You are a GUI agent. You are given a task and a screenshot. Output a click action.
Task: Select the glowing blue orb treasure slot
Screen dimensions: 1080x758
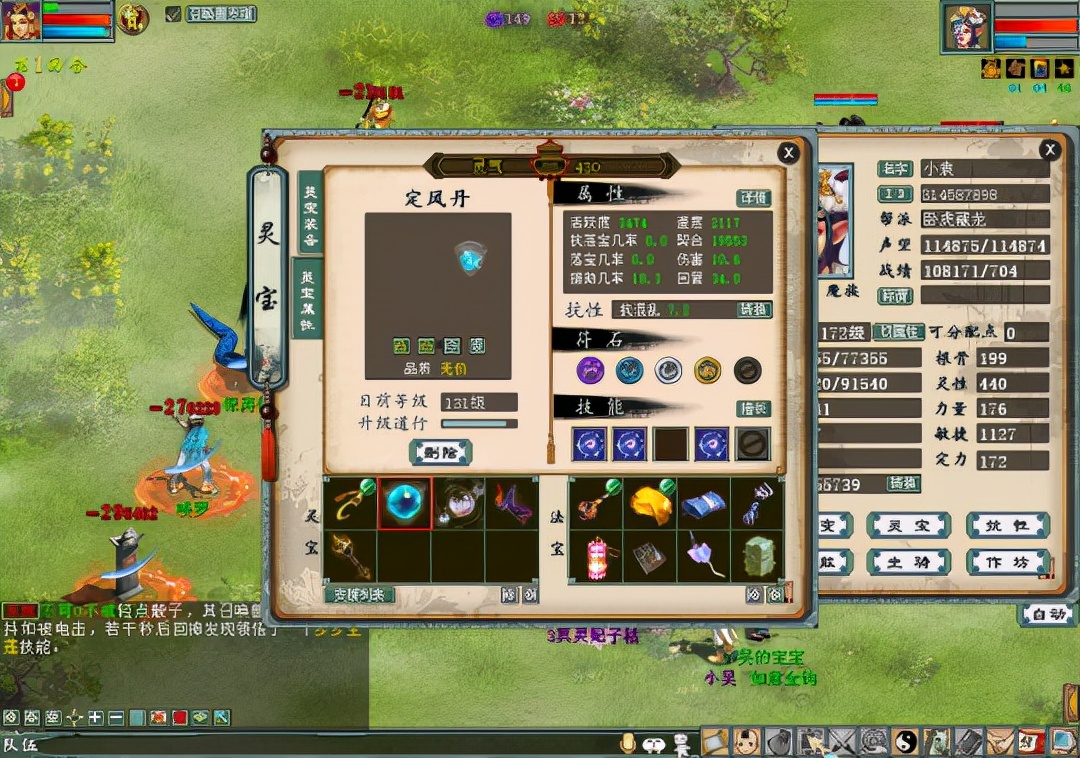click(405, 503)
